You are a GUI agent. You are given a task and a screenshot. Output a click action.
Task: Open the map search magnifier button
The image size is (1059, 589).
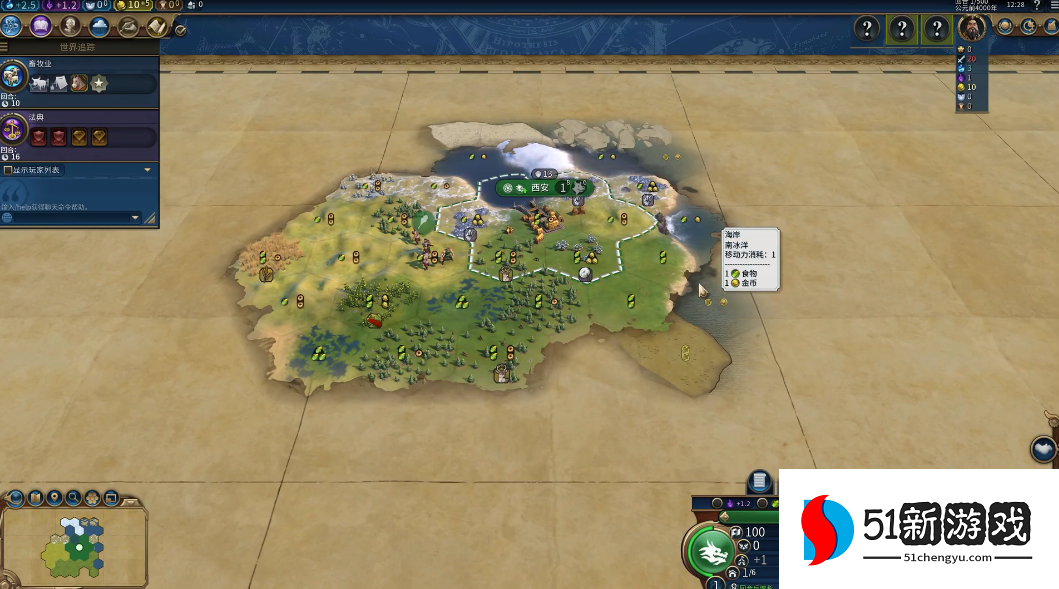[71, 497]
